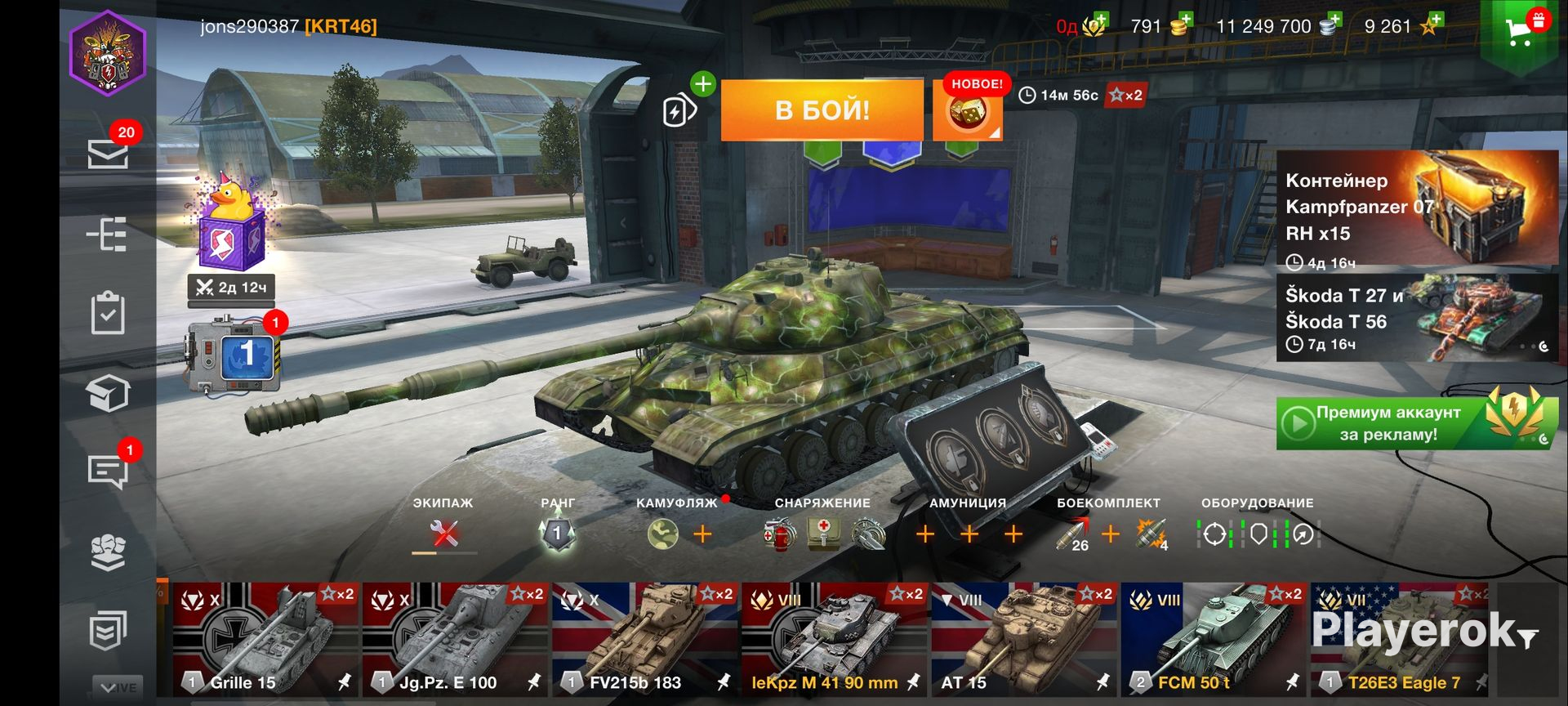
Task: View the Kampfpanzer 07 RH container offer
Action: 1417,208
